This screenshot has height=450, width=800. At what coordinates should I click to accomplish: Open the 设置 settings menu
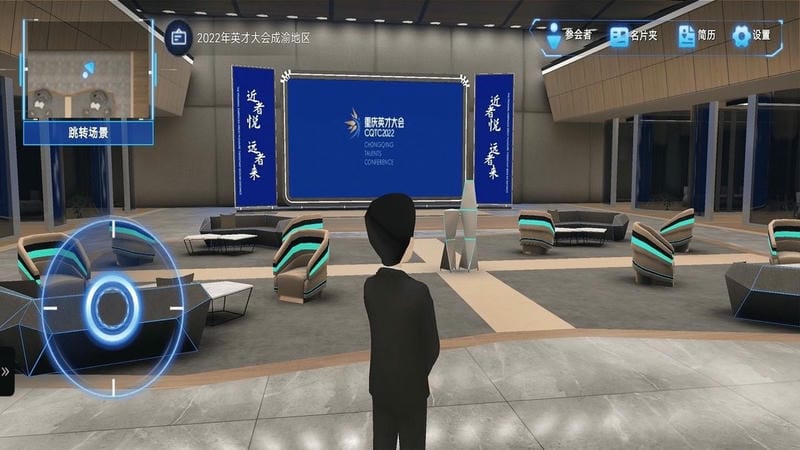tap(752, 36)
